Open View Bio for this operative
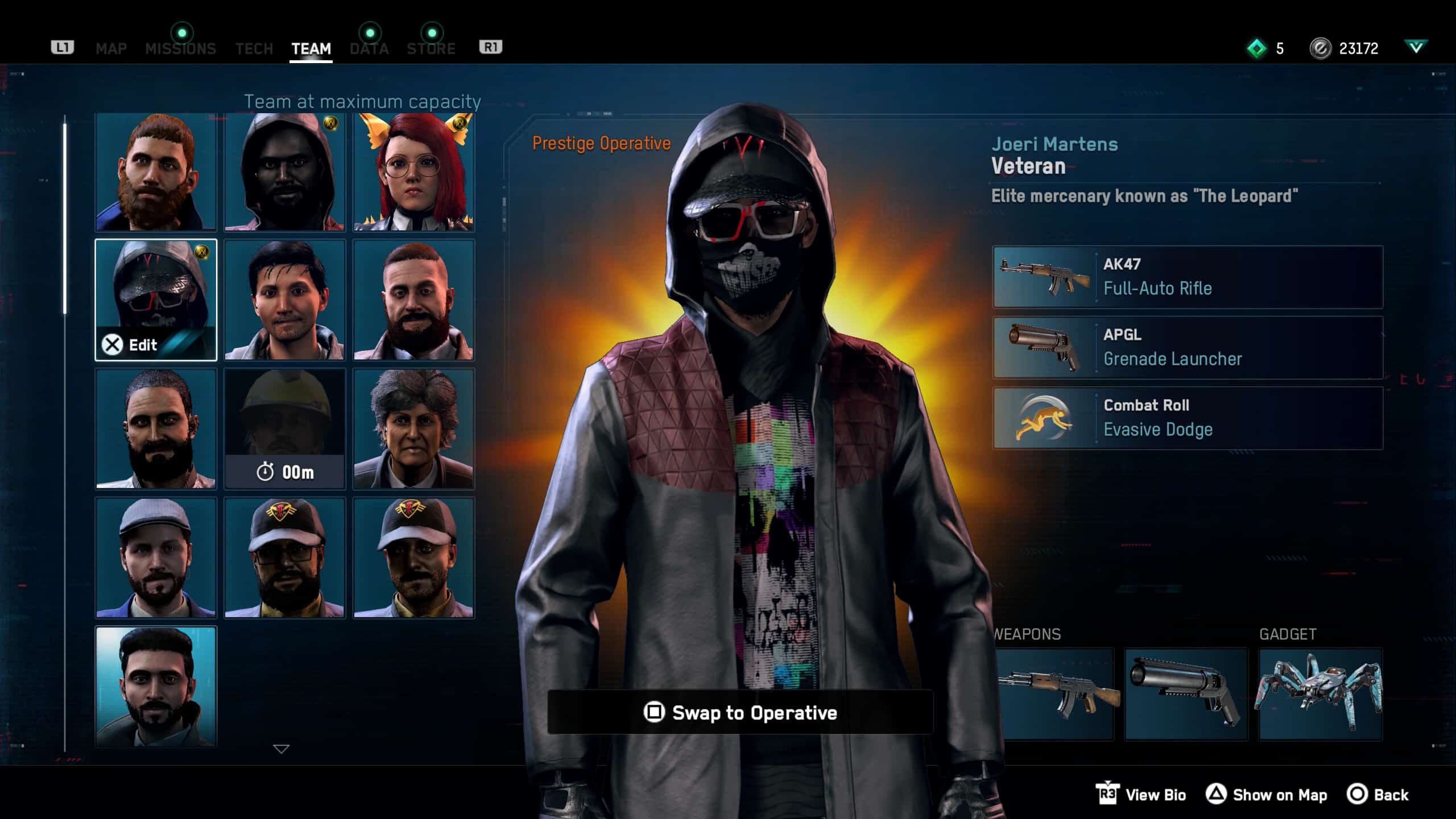Viewport: 1456px width, 819px height. [1142, 795]
